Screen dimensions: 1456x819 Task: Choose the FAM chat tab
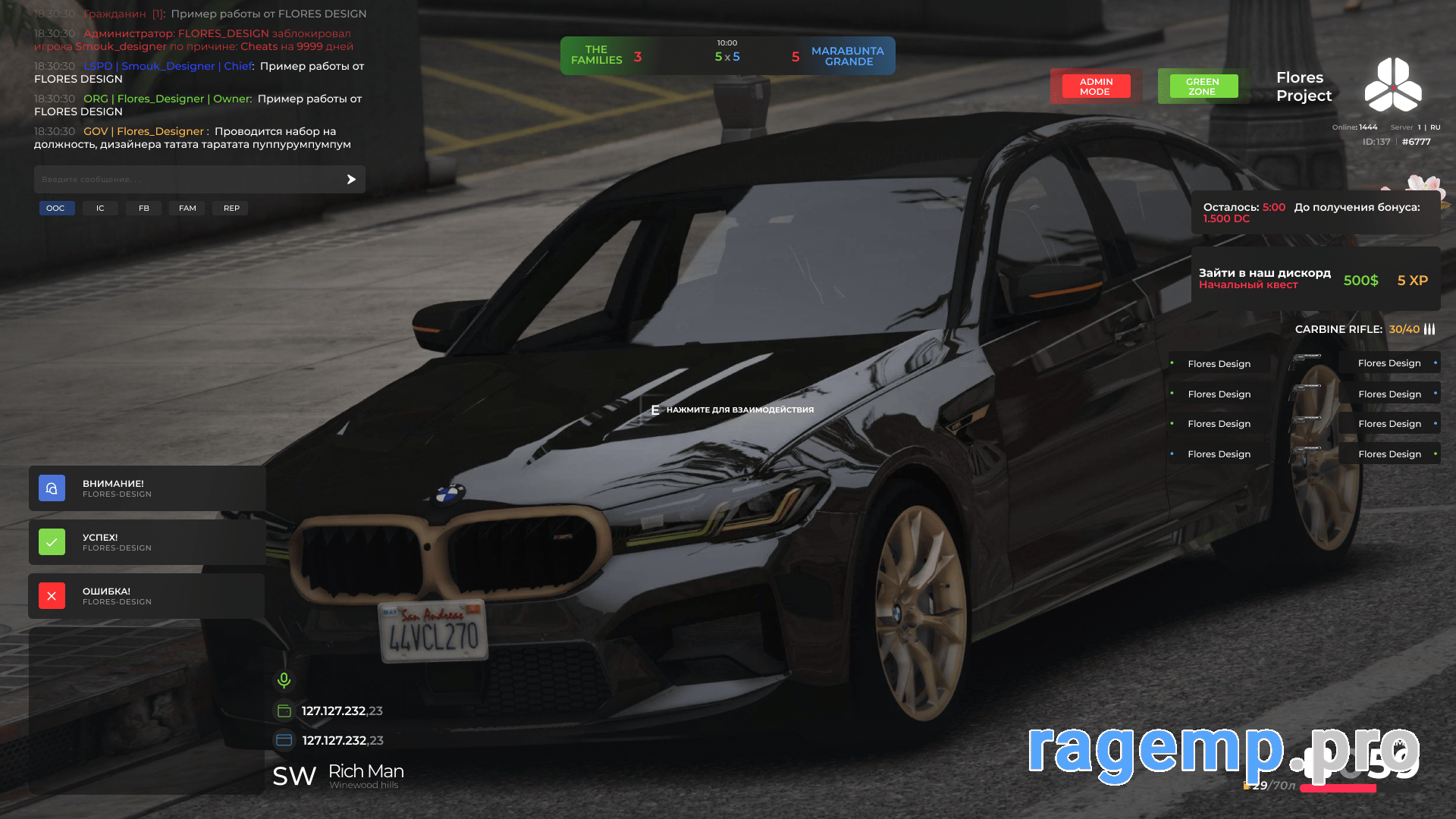click(187, 208)
